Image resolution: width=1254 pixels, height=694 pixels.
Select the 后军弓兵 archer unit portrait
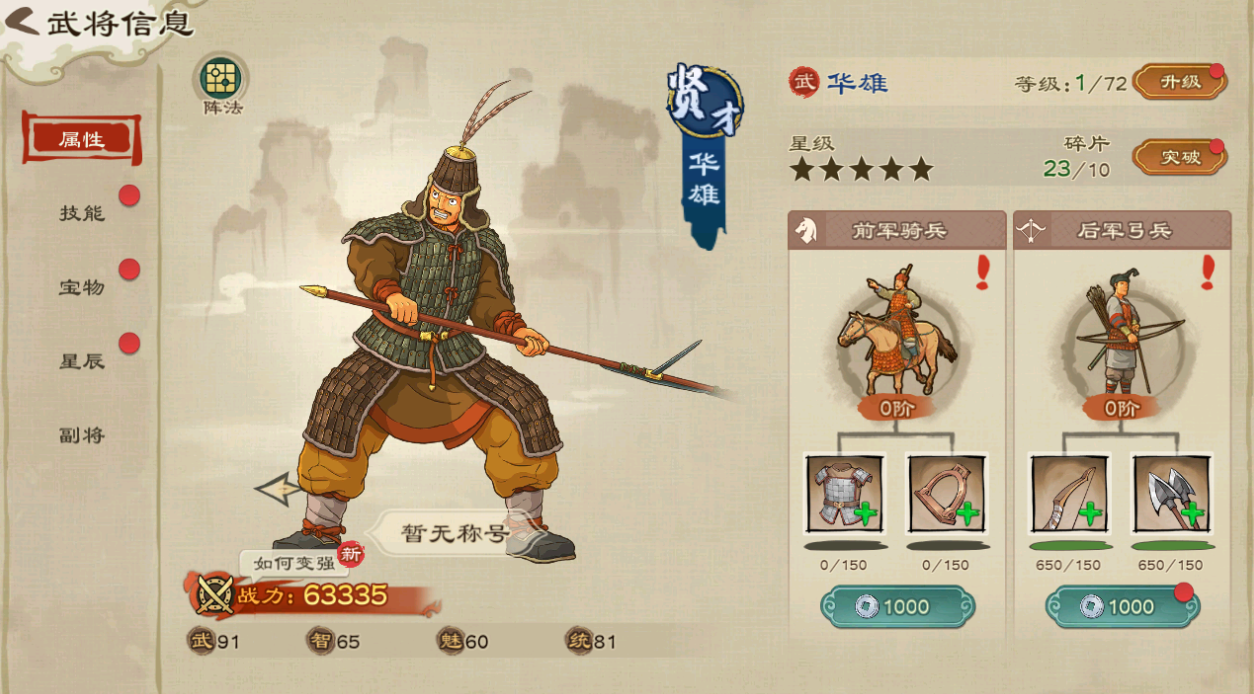1121,332
